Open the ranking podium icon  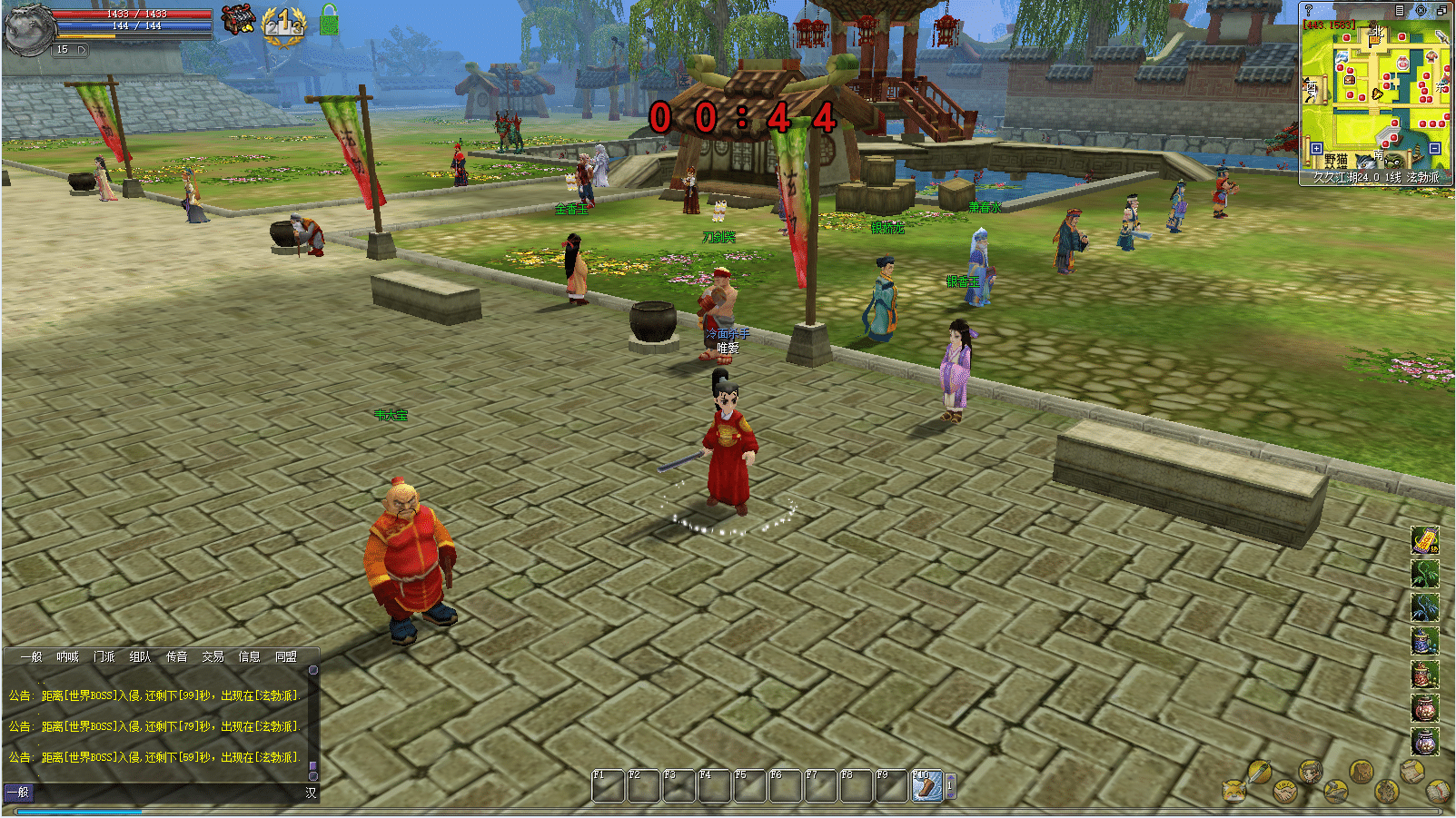tap(283, 22)
